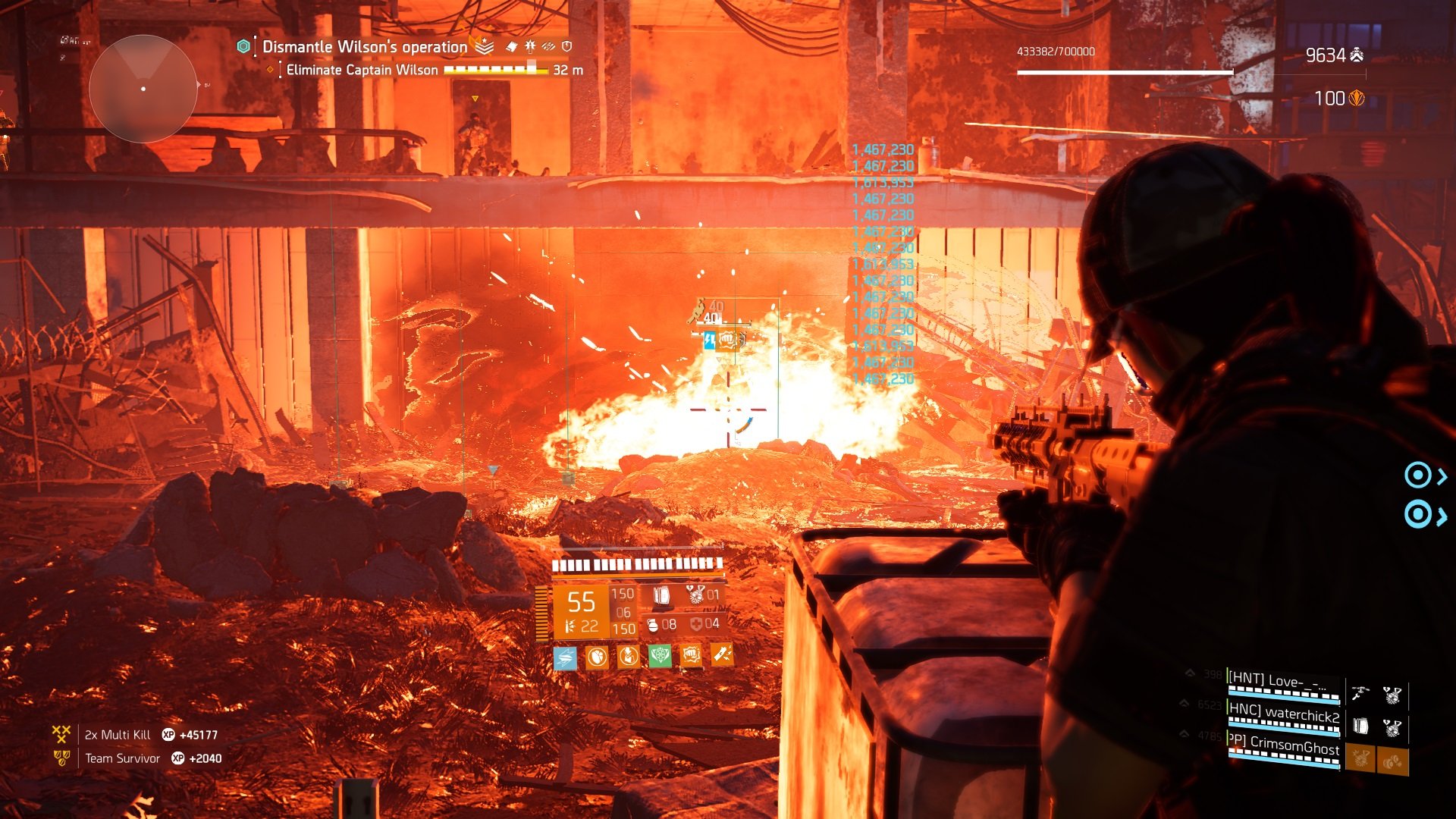Image resolution: width=1456 pixels, height=819 pixels.
Task: Open the circular minimap
Action: pos(143,89)
